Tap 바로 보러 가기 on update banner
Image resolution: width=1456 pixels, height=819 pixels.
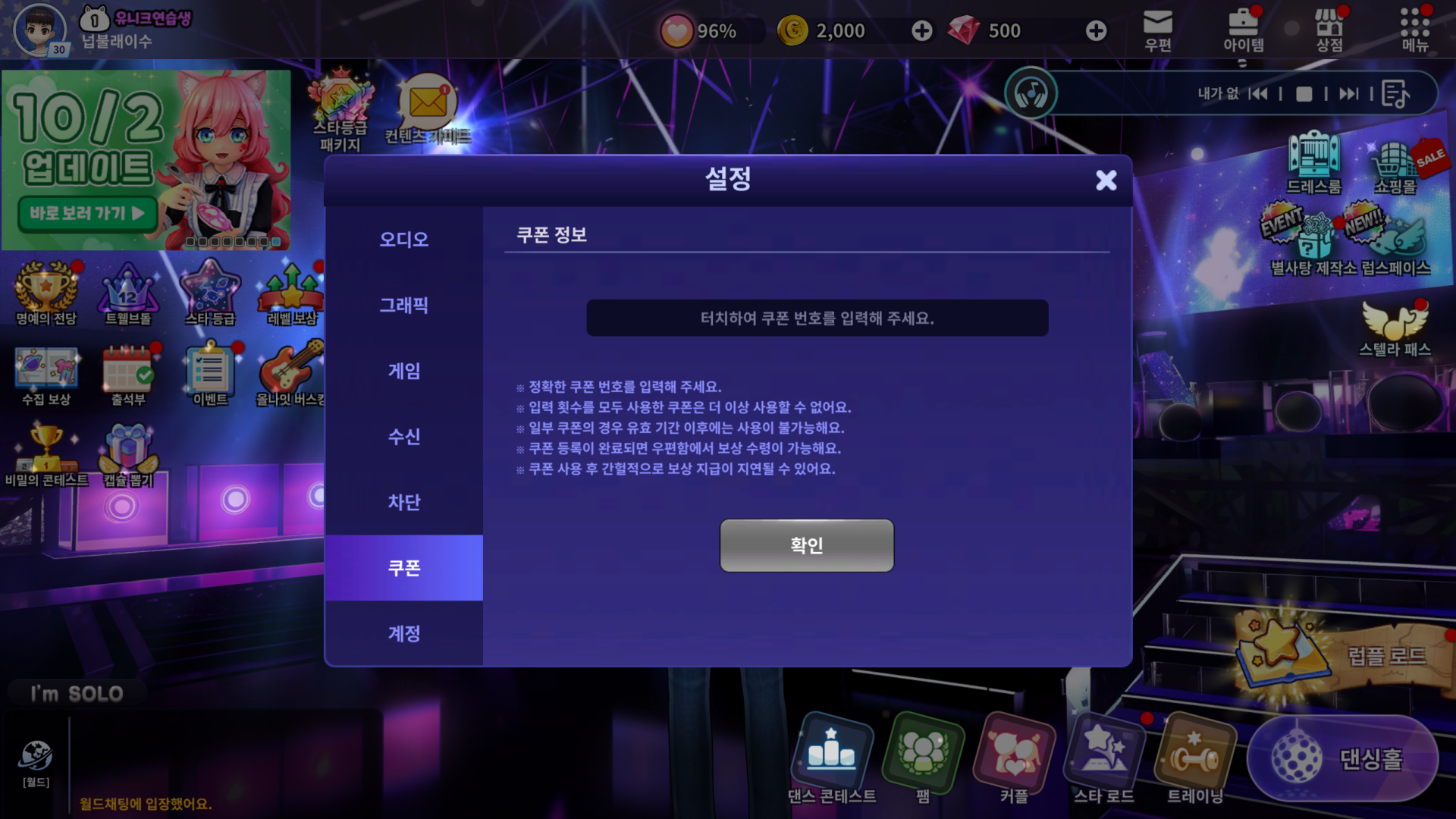coord(86,214)
